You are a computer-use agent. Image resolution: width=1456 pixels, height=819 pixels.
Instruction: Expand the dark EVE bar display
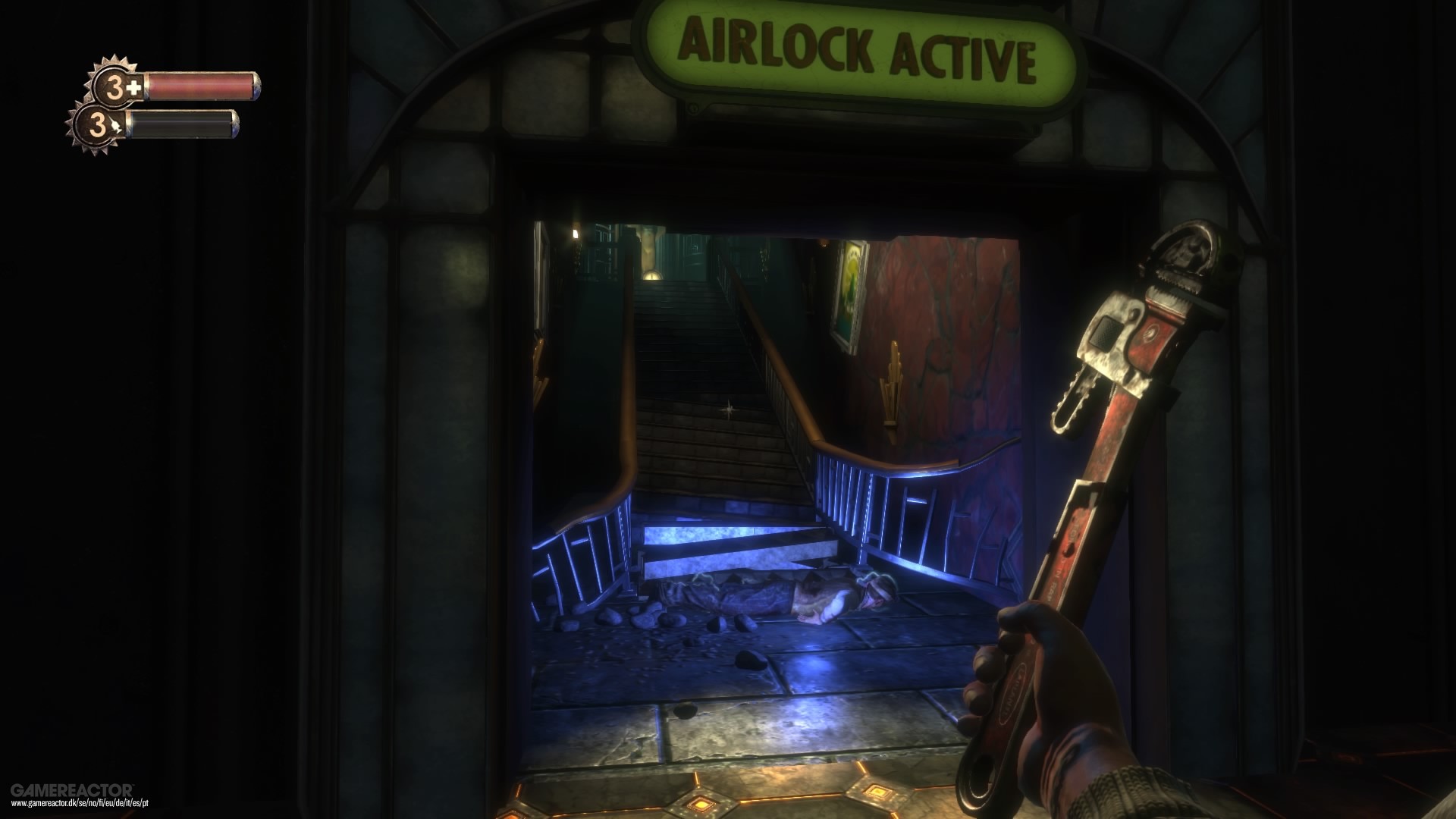[x=182, y=125]
